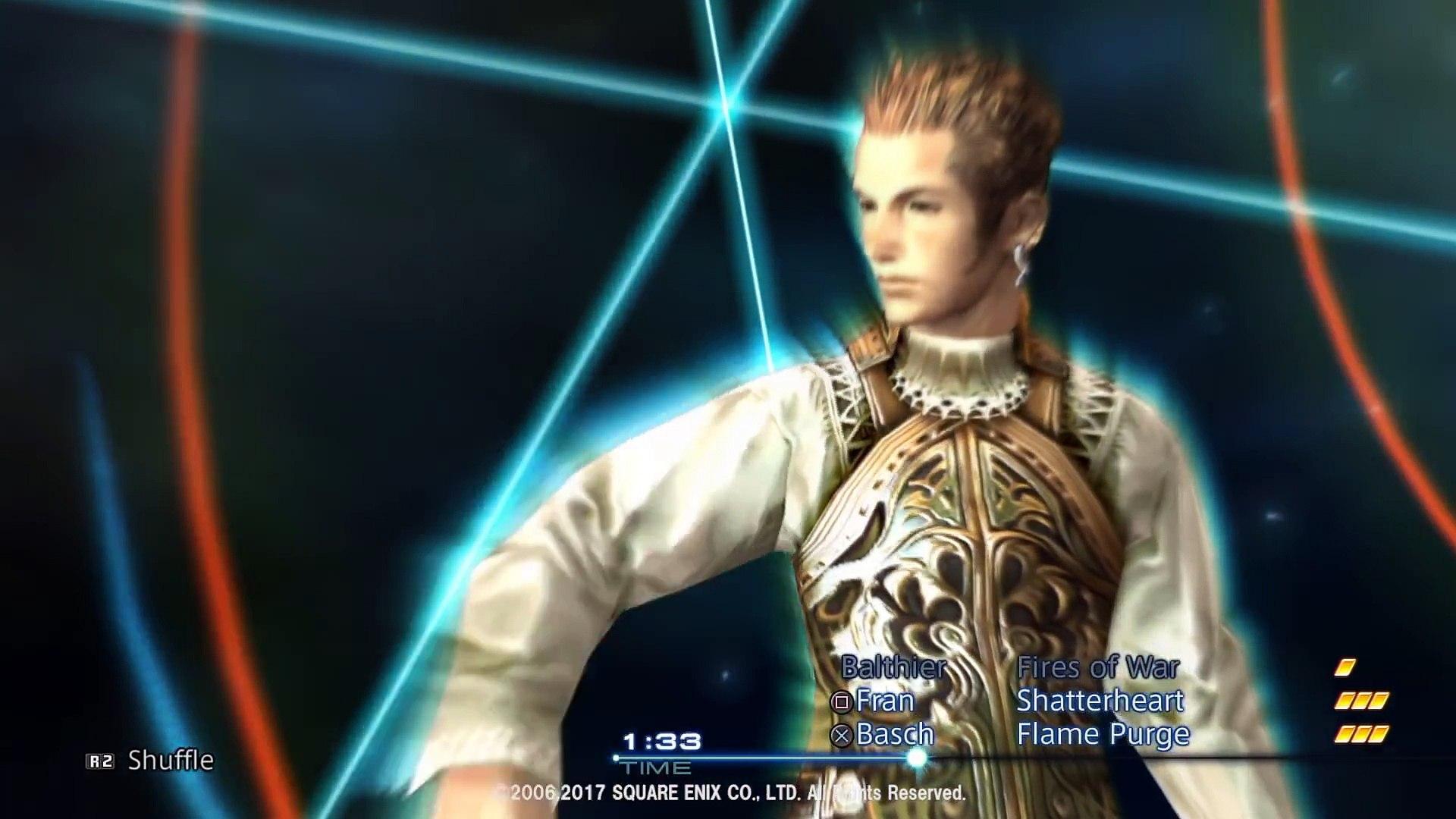The image size is (1456, 819).
Task: Choose Flame Purge from the ability list
Action: pyautogui.click(x=1103, y=735)
